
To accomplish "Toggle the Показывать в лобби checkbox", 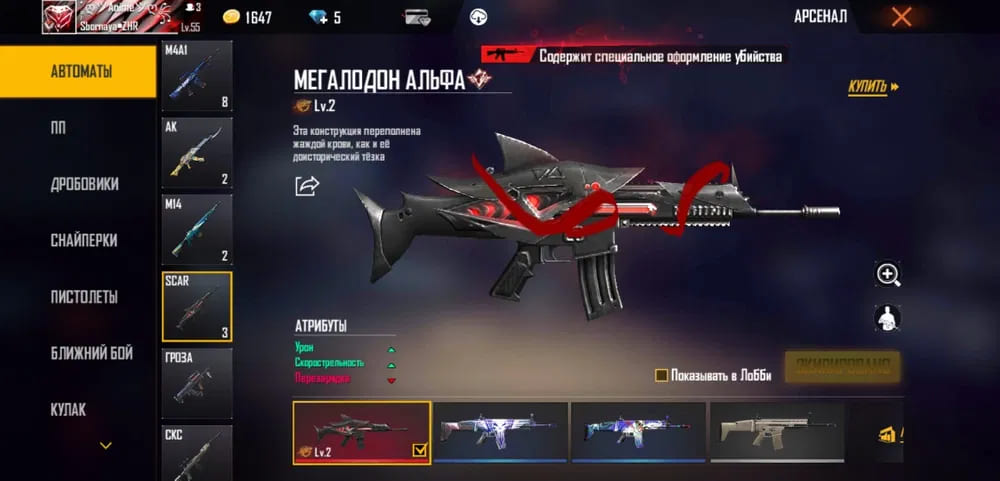I will pos(661,375).
